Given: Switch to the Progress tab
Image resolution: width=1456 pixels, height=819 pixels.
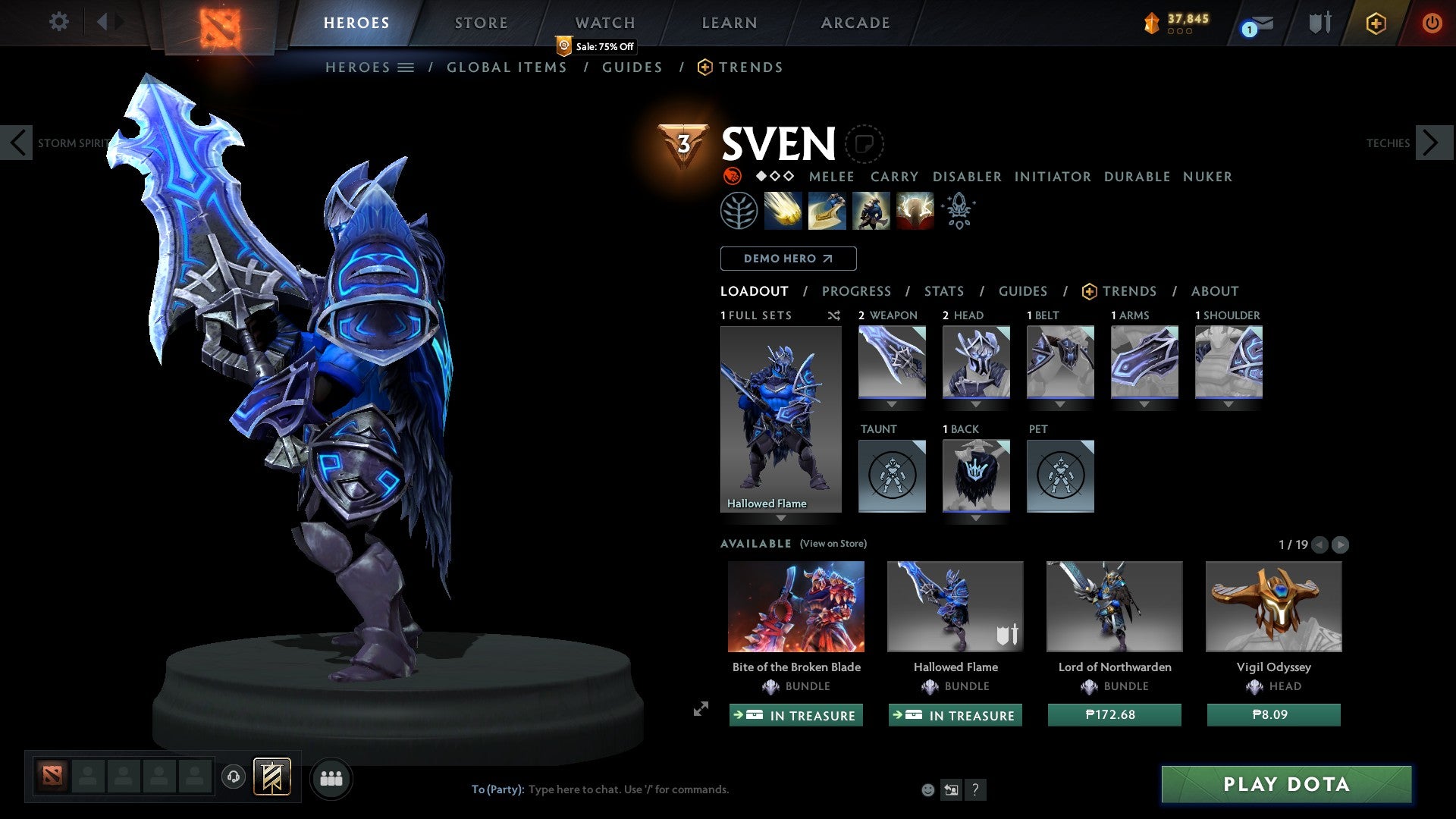Looking at the screenshot, I should point(857,291).
